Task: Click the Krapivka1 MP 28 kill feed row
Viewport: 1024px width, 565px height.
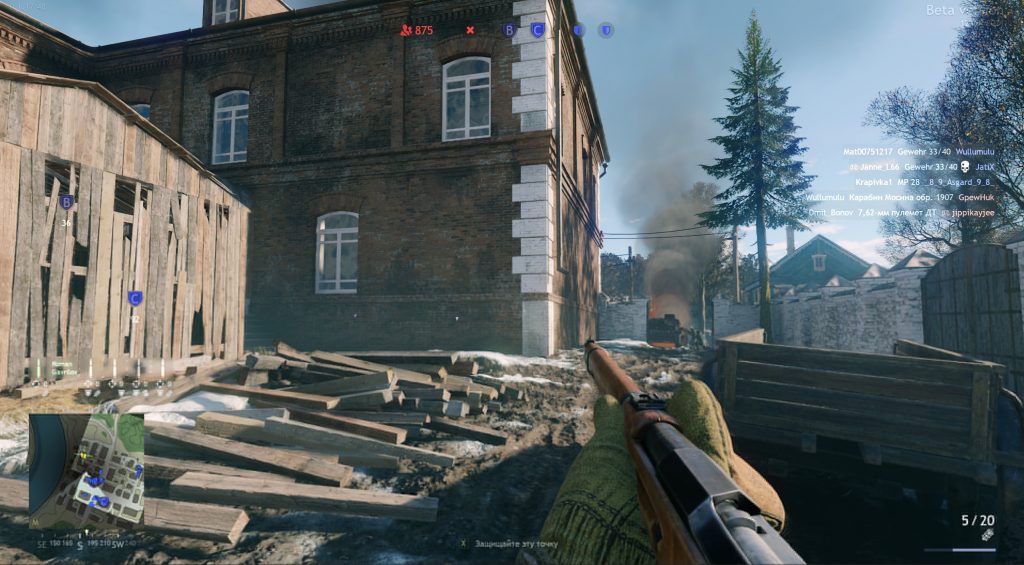Action: click(x=912, y=183)
